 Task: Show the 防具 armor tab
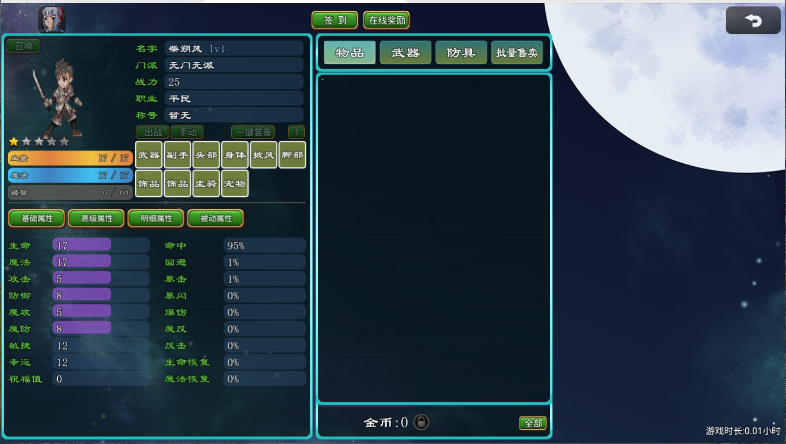coord(461,53)
